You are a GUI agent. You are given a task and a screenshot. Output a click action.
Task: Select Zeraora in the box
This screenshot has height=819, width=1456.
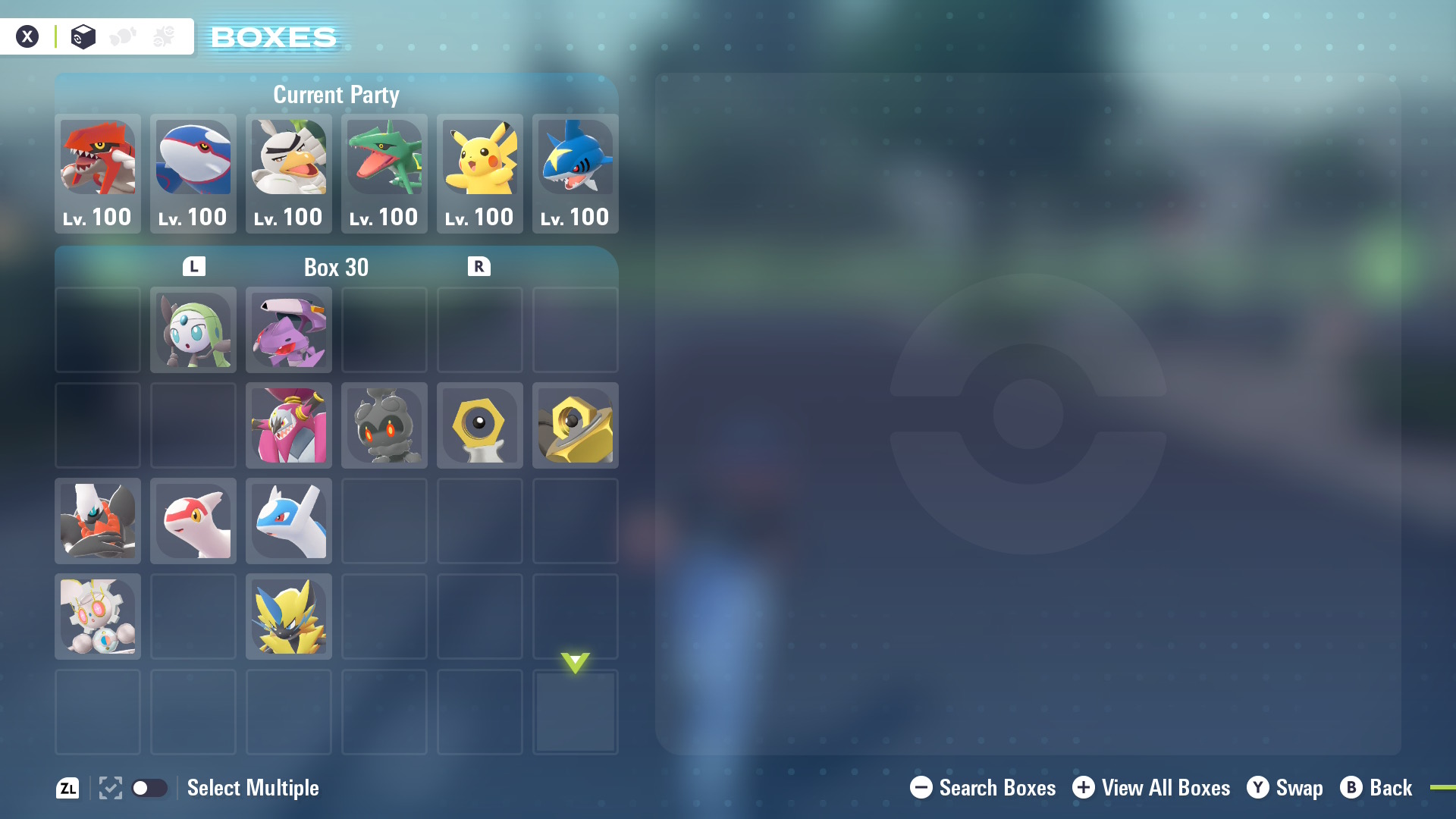click(289, 617)
